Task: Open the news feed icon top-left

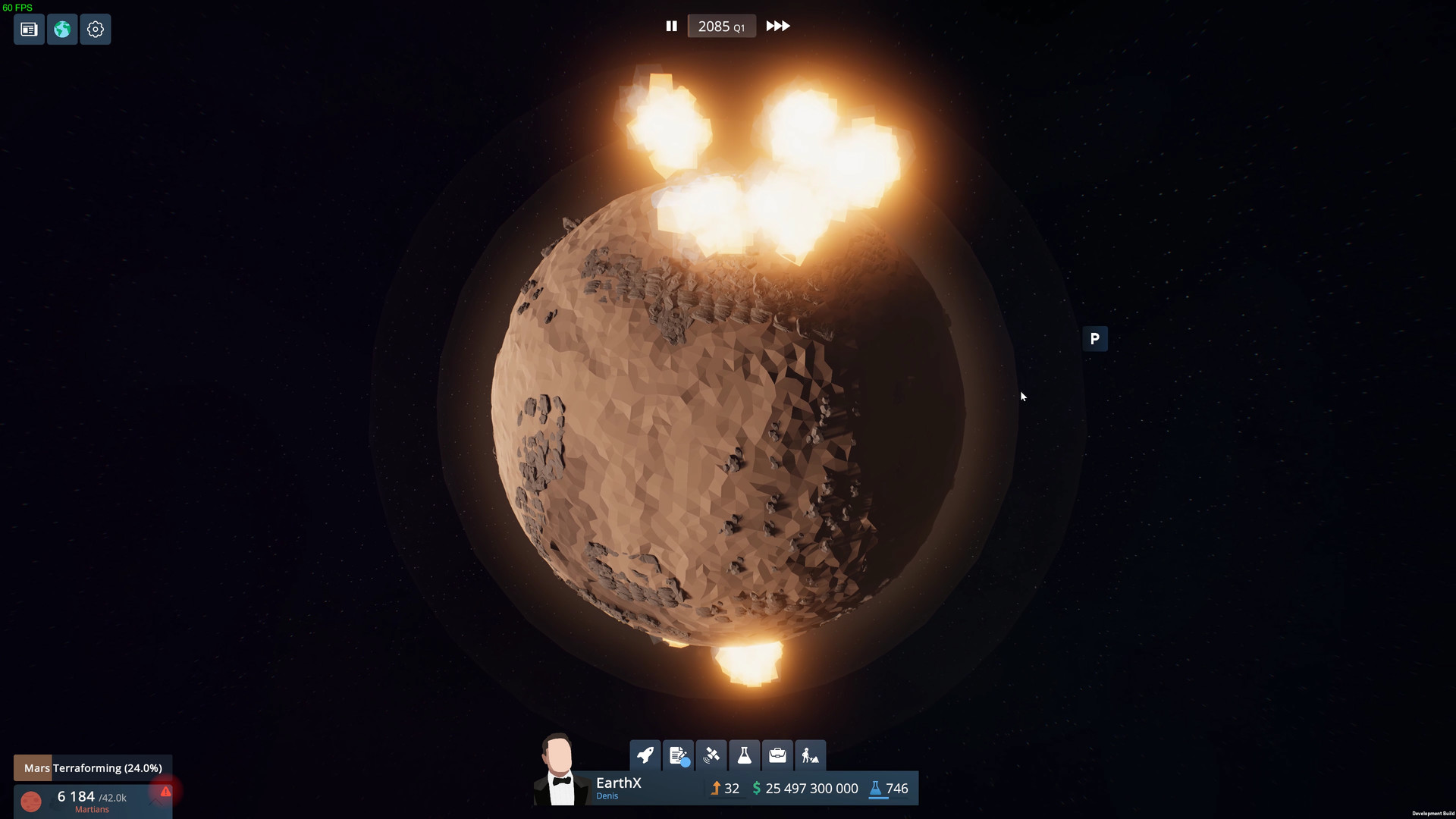Action: point(28,30)
